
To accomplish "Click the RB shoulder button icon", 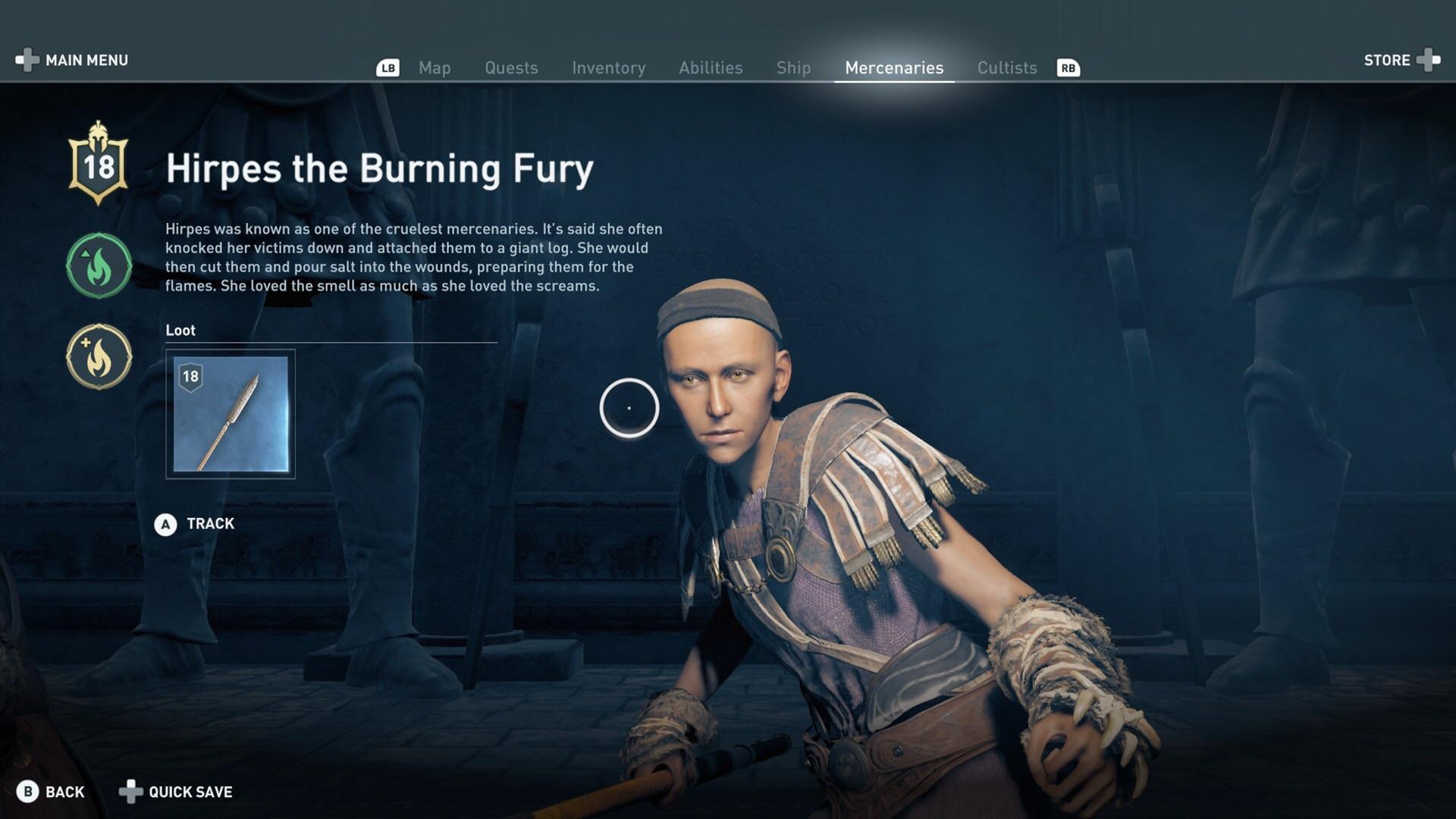I will 1069,68.
